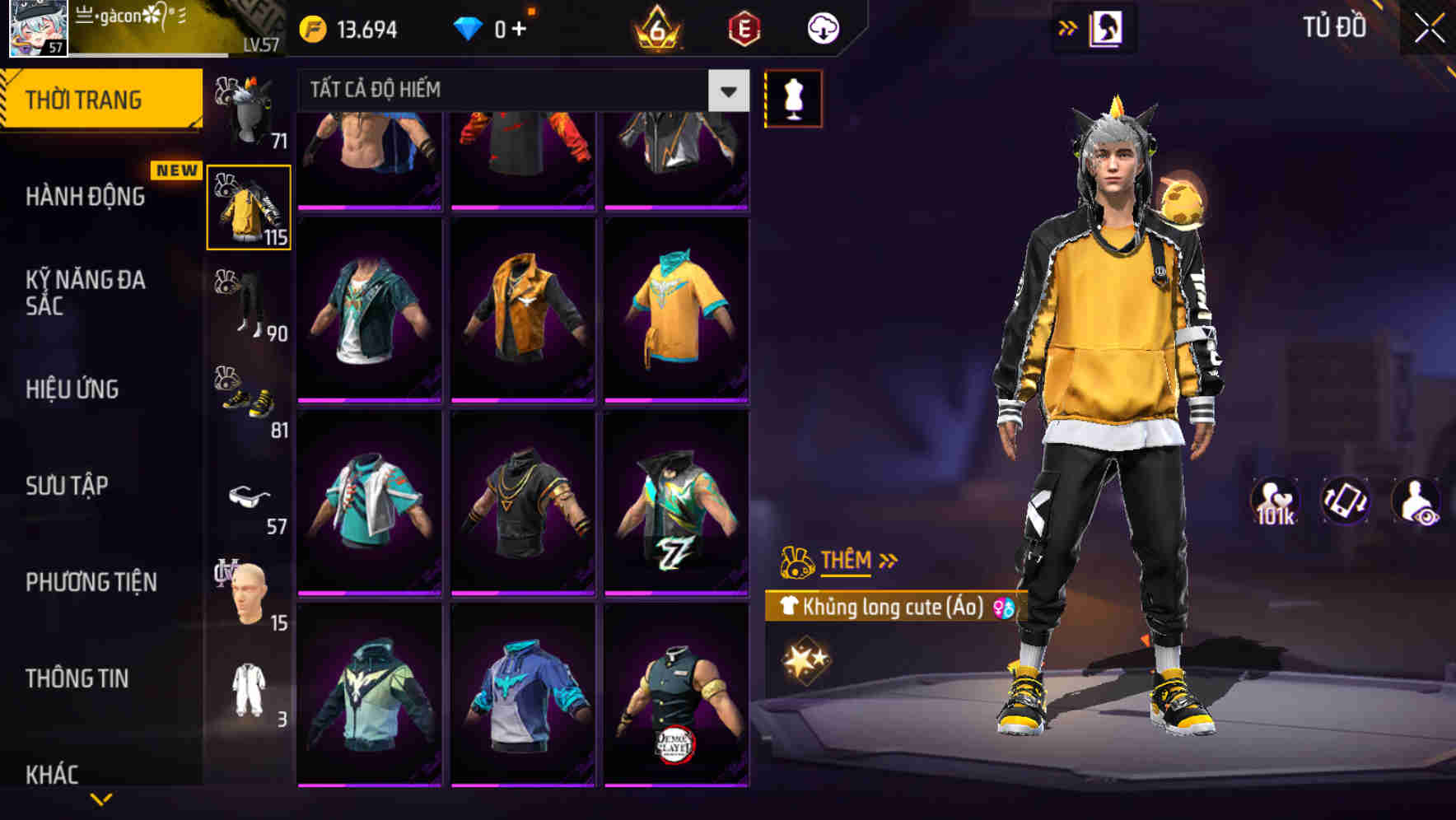
Task: Click the THÊM link with bunny icon
Action: [847, 561]
